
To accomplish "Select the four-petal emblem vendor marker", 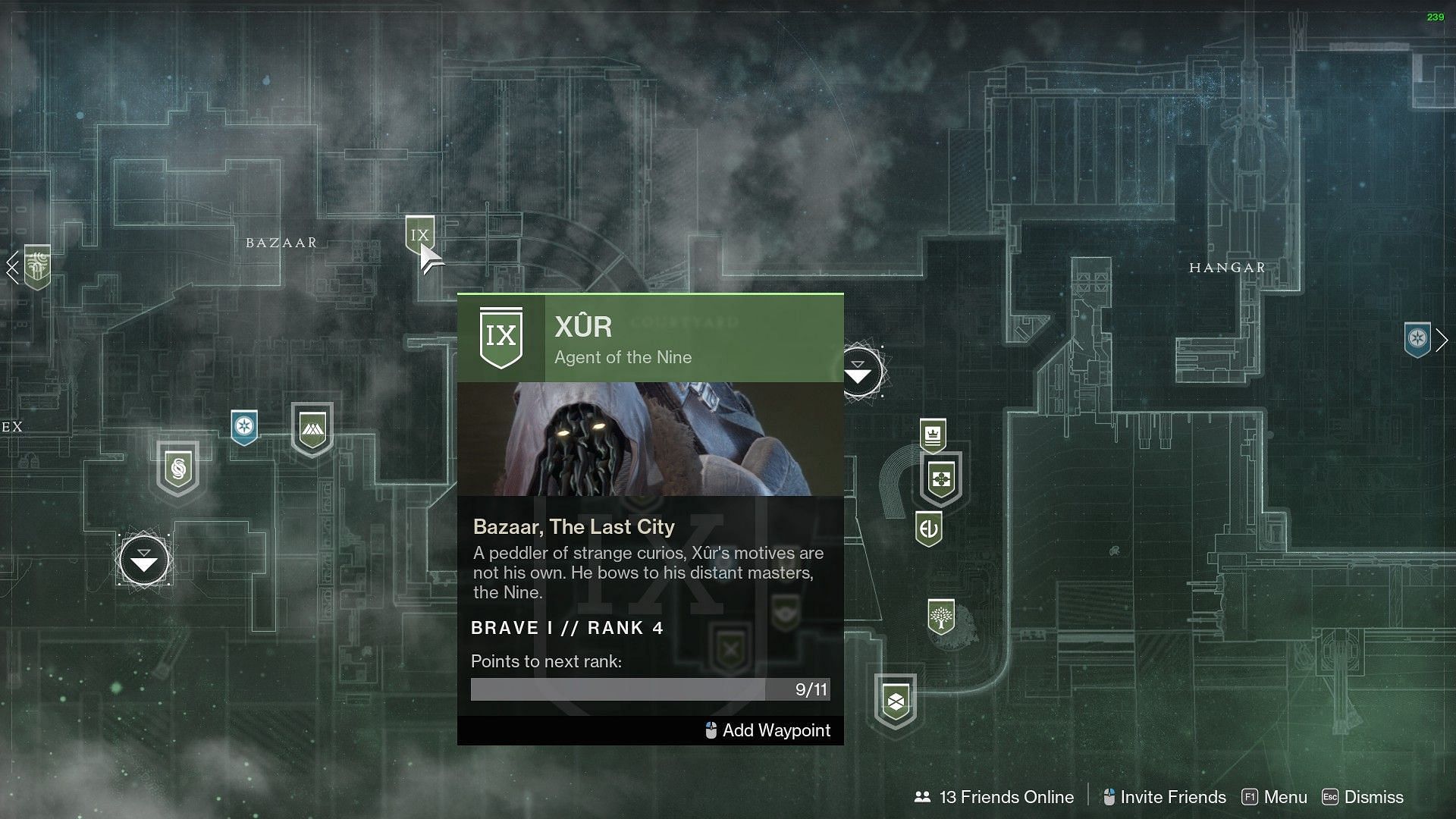I will (x=941, y=479).
